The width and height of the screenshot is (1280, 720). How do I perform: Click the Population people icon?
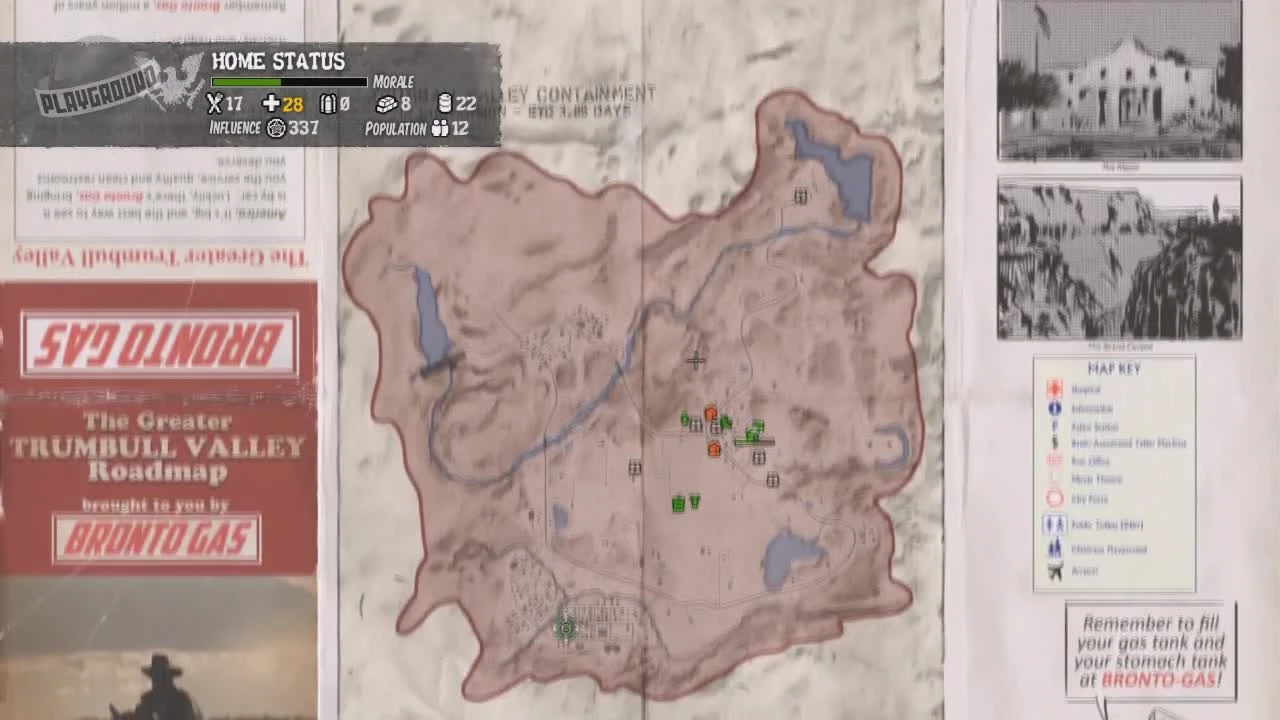point(440,129)
